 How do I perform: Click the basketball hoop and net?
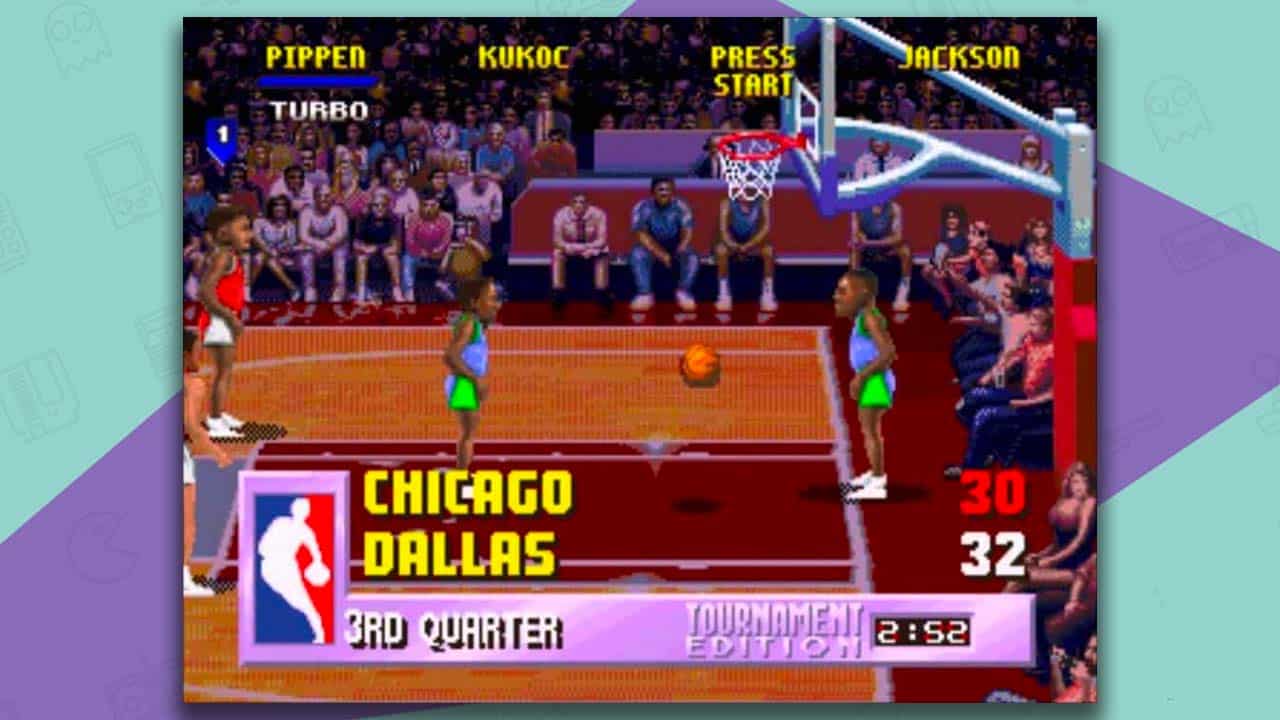click(750, 165)
